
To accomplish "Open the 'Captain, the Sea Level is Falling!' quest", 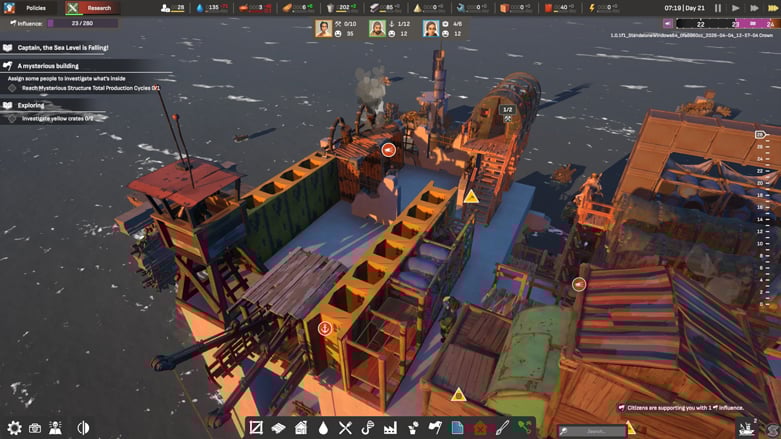I will 62,47.
